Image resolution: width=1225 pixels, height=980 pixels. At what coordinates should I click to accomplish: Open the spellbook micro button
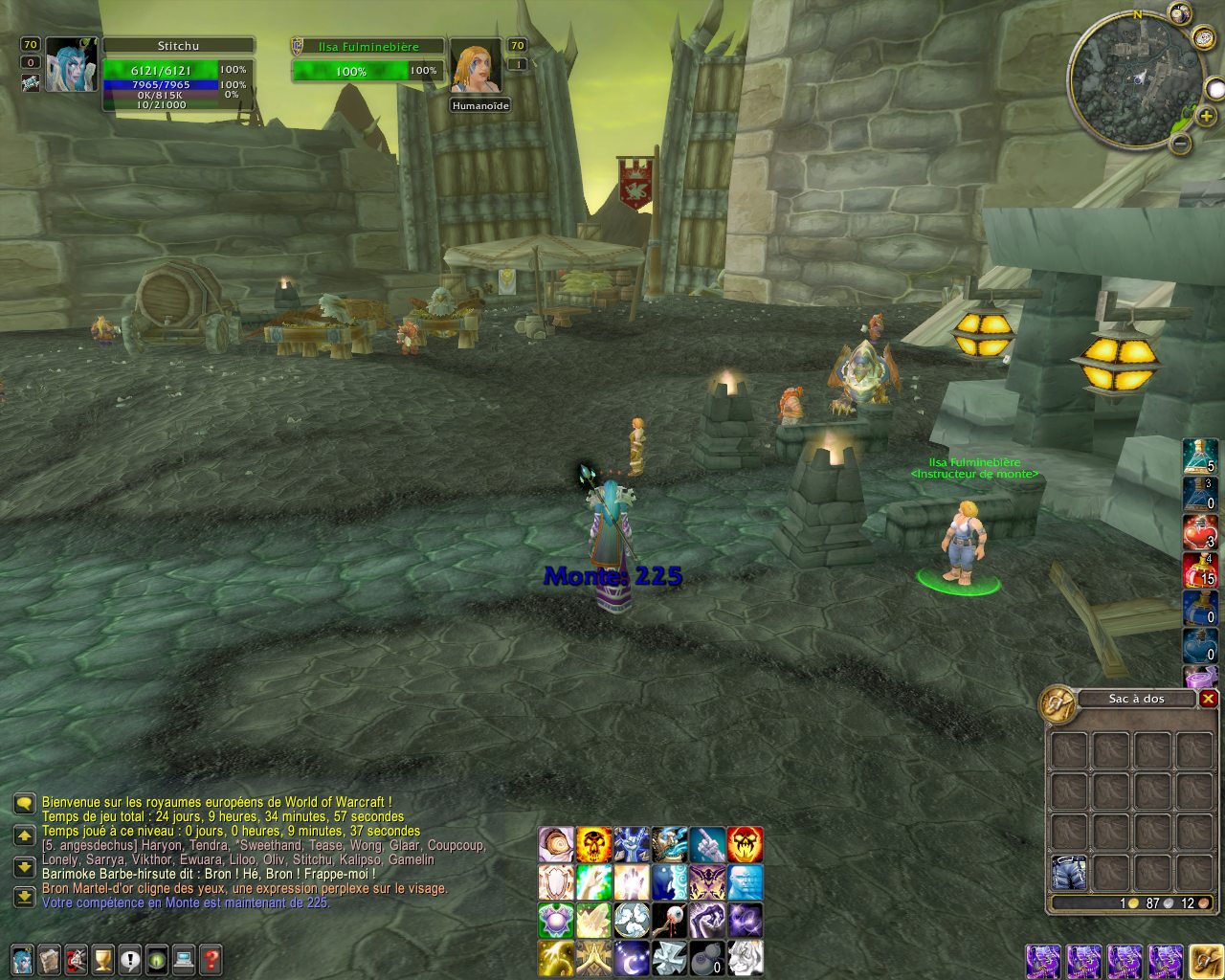(x=49, y=958)
